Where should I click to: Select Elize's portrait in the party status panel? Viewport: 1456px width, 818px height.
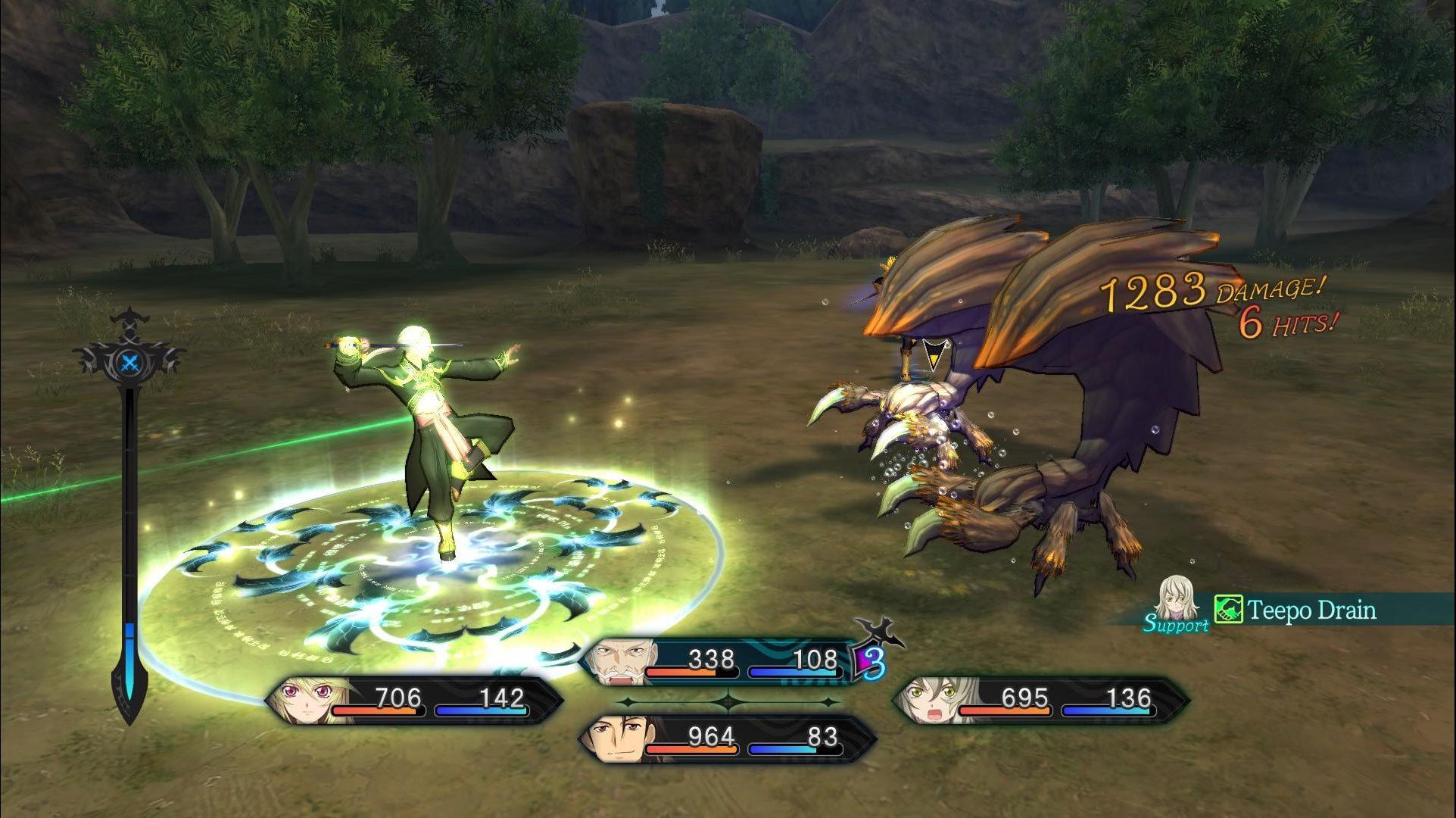pyautogui.click(x=931, y=702)
